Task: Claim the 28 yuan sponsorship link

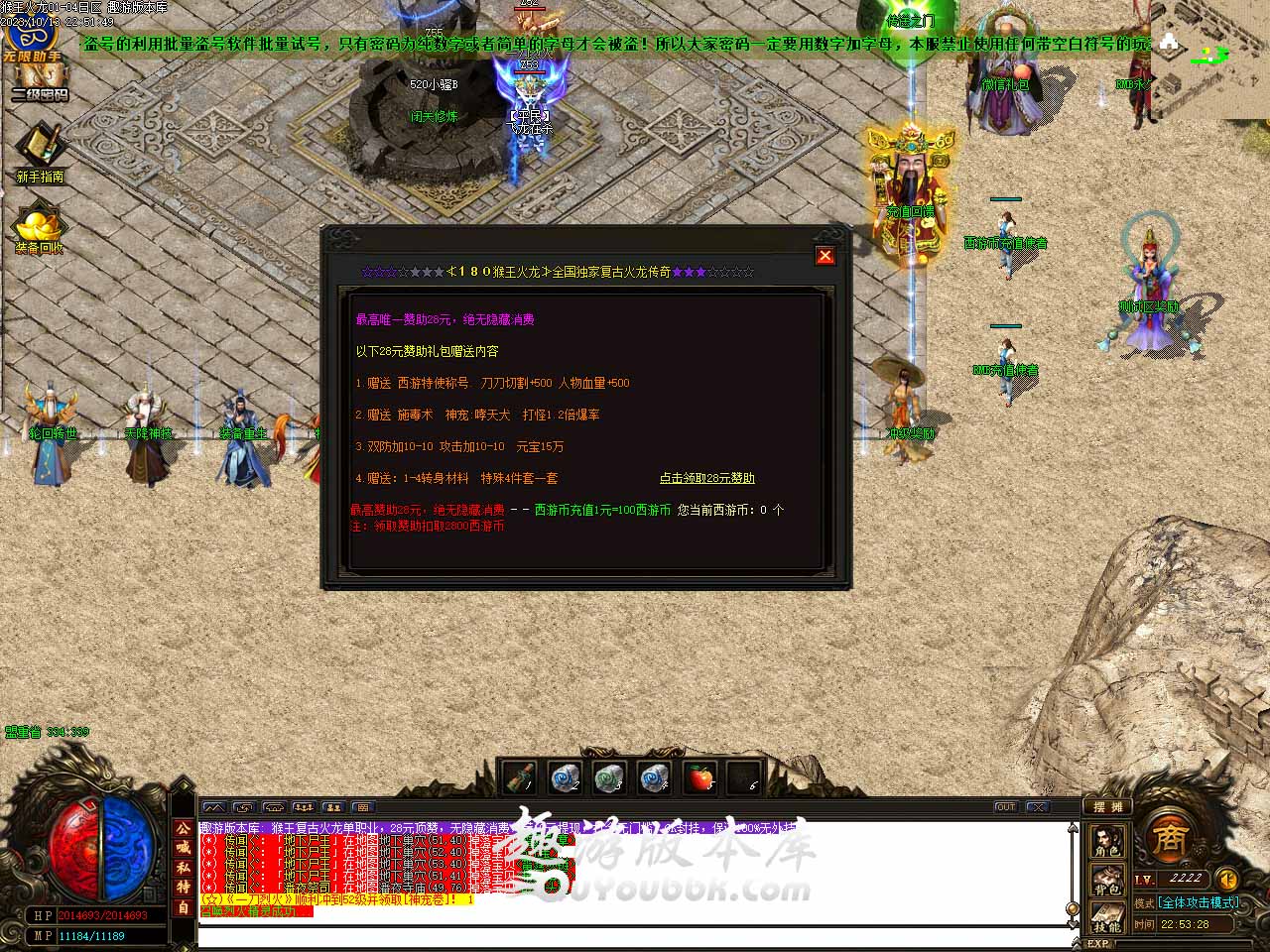Action: (x=706, y=478)
